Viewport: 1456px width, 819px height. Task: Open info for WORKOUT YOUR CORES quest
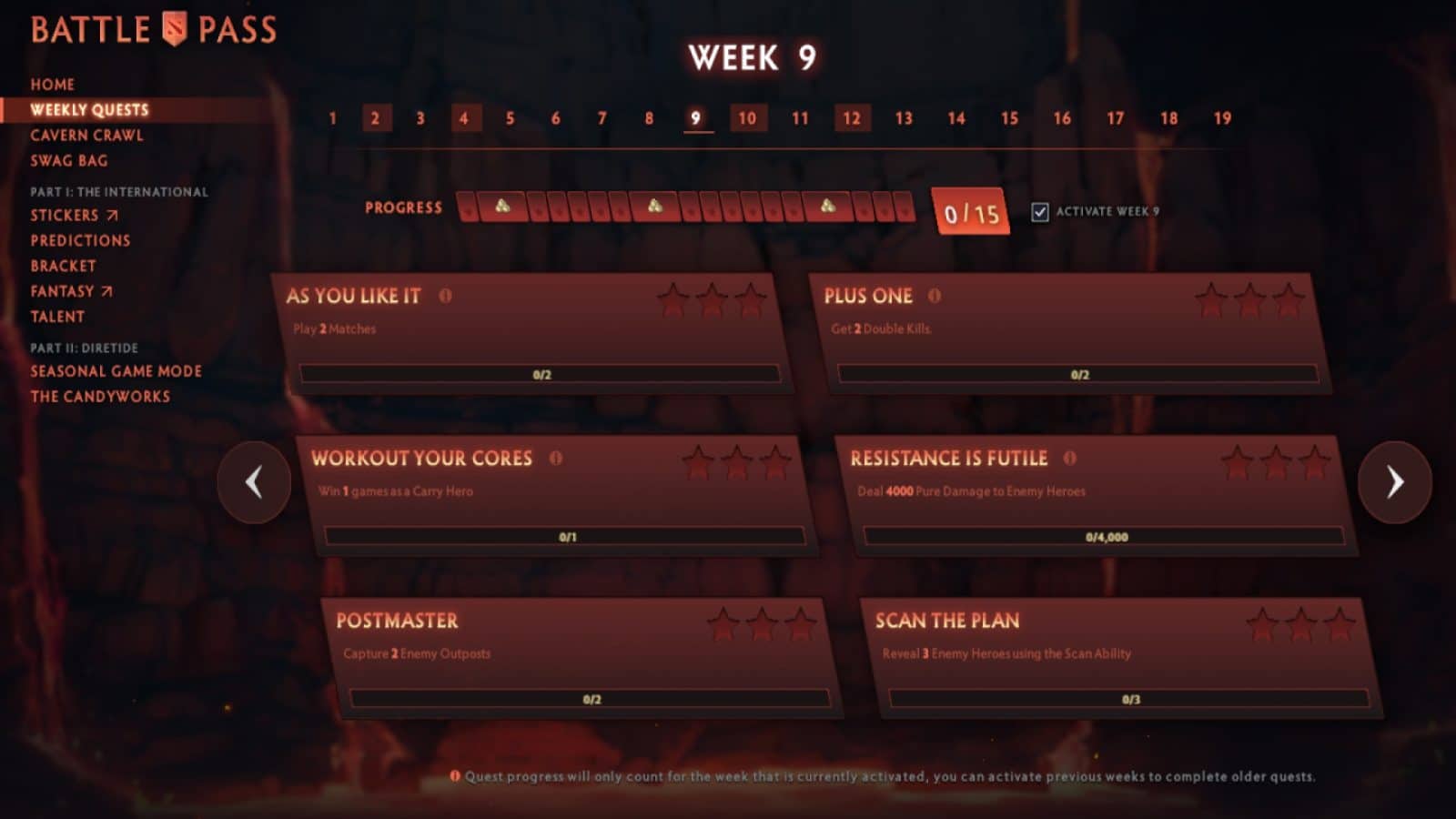556,460
